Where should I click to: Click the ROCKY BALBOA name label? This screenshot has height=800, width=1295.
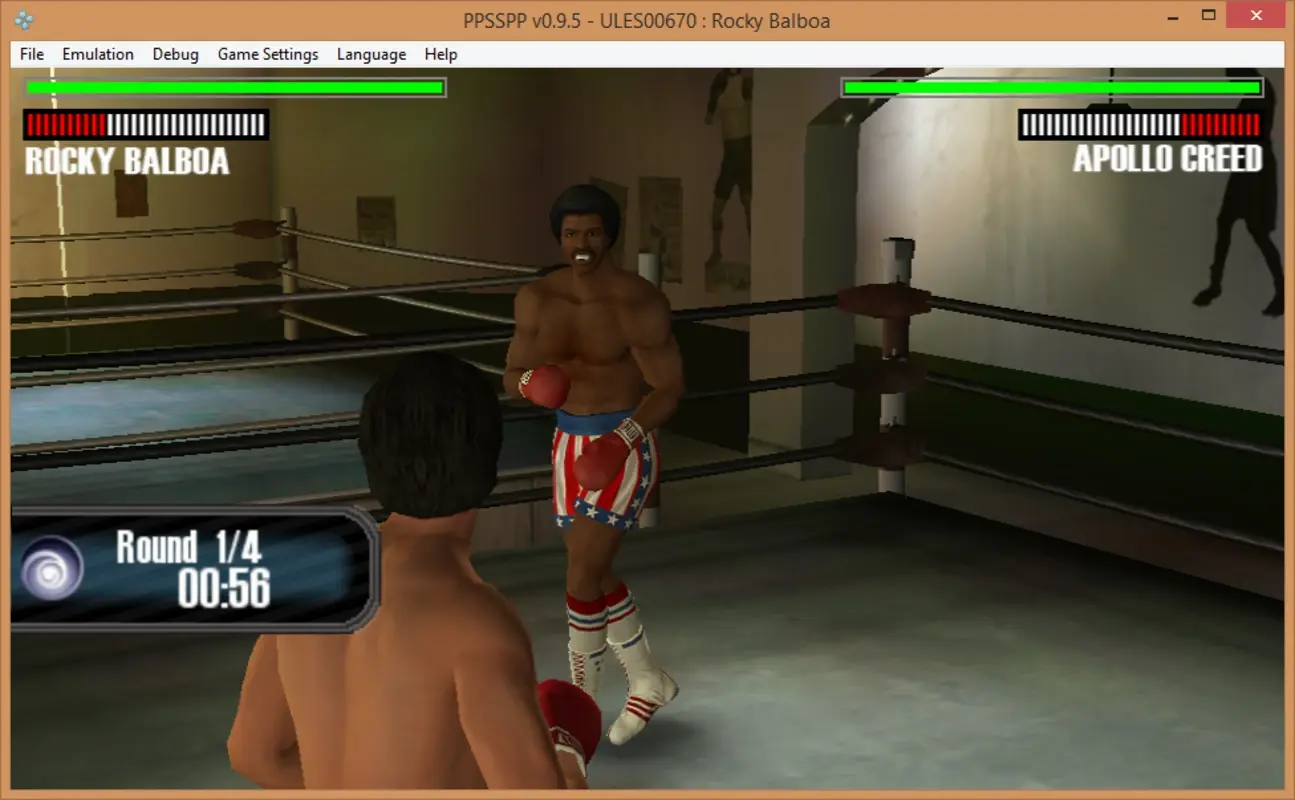125,159
